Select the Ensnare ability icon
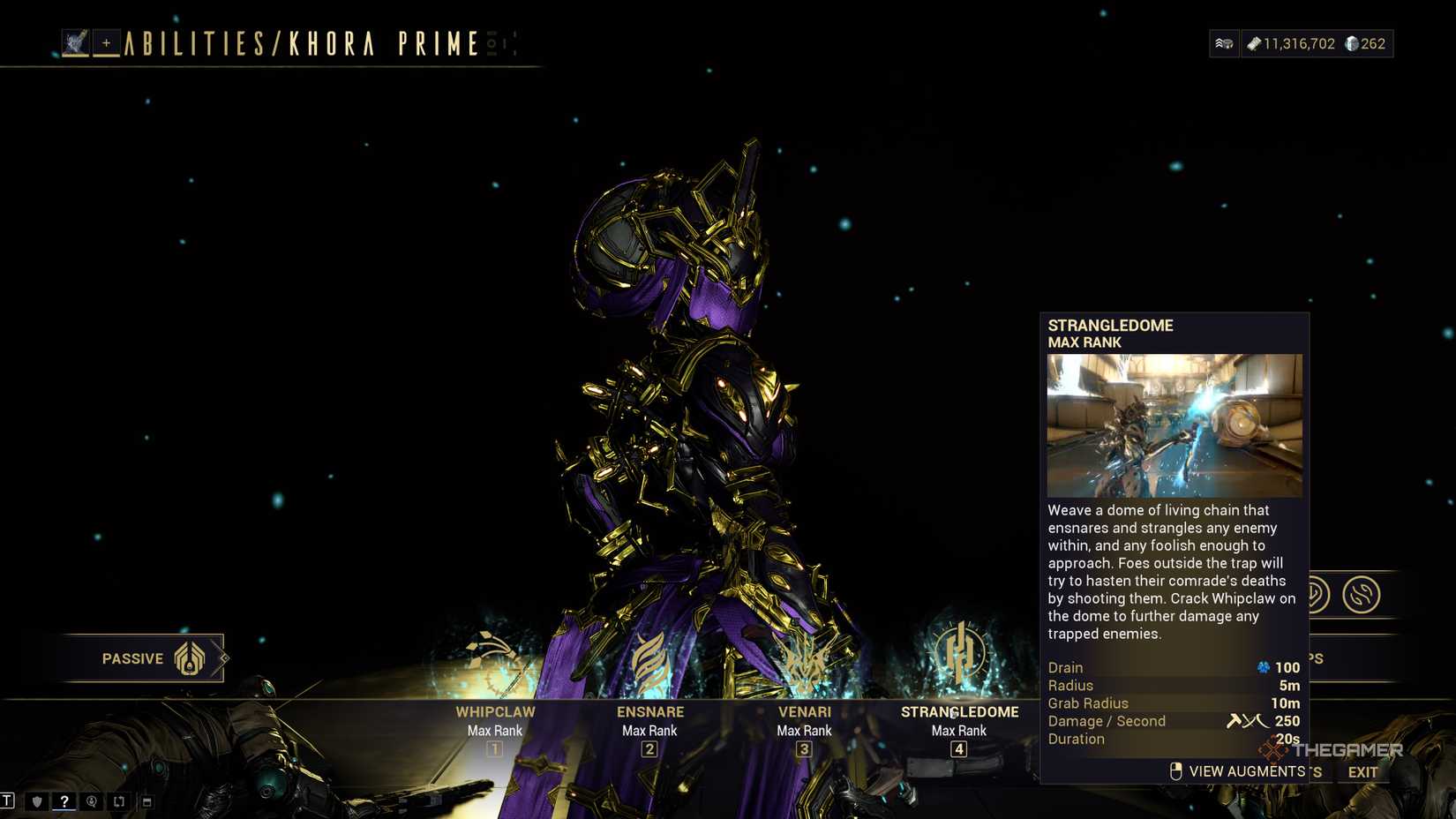The height and width of the screenshot is (819, 1456). coord(649,657)
